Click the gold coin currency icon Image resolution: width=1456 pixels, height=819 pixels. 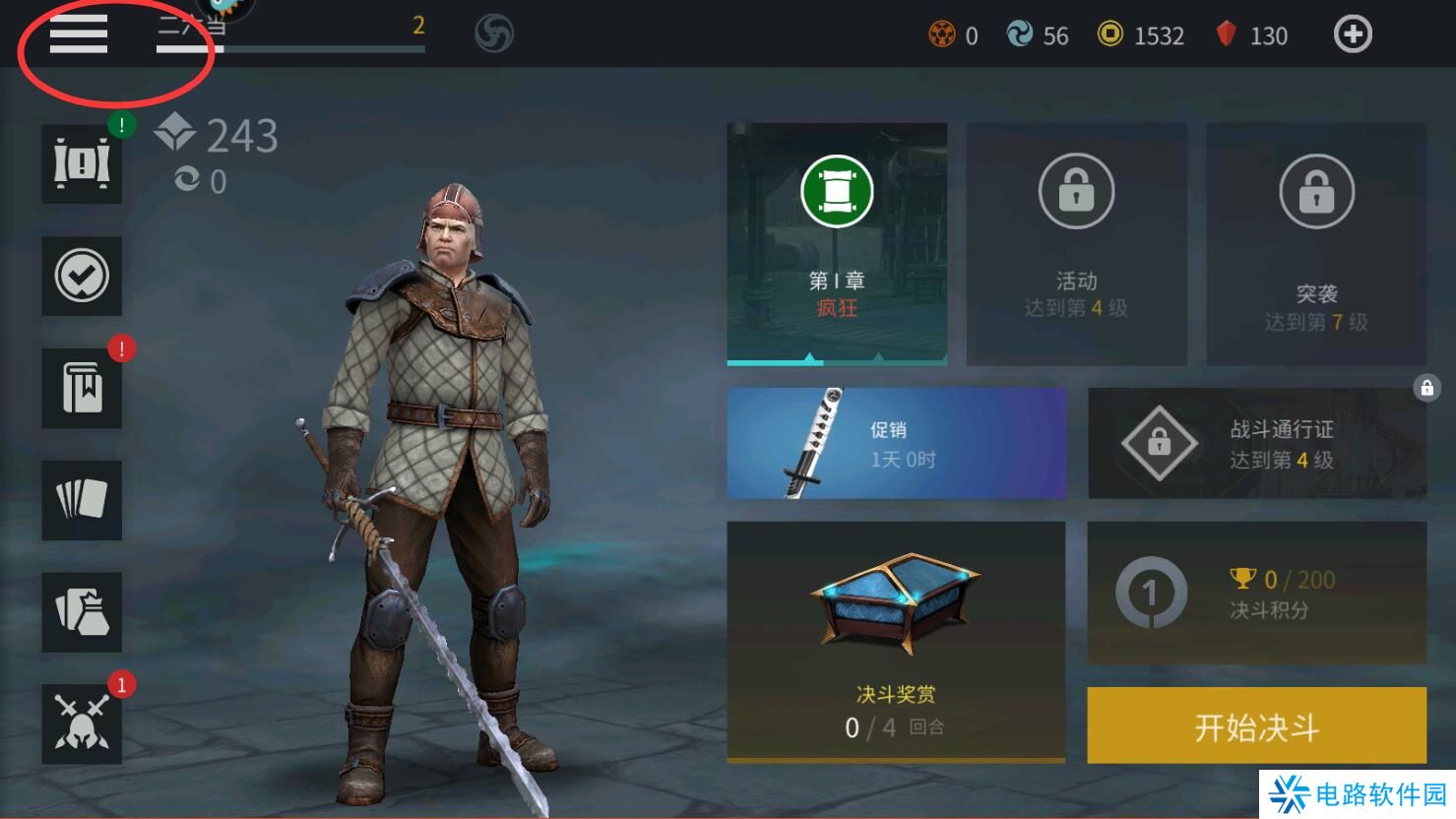pyautogui.click(x=1110, y=35)
